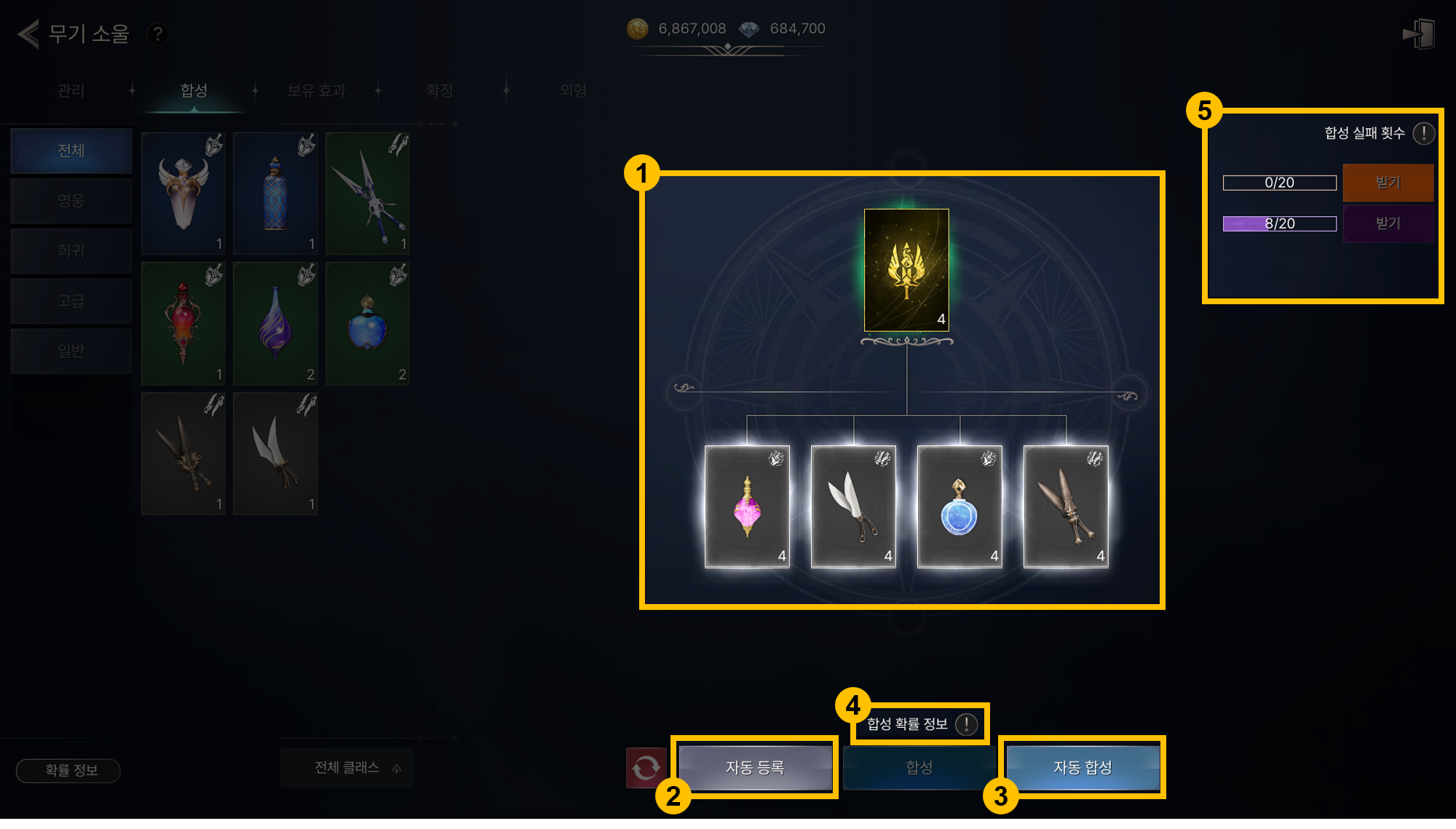Open the question mark help icon
This screenshot has width=1456, height=829.
coord(157,33)
